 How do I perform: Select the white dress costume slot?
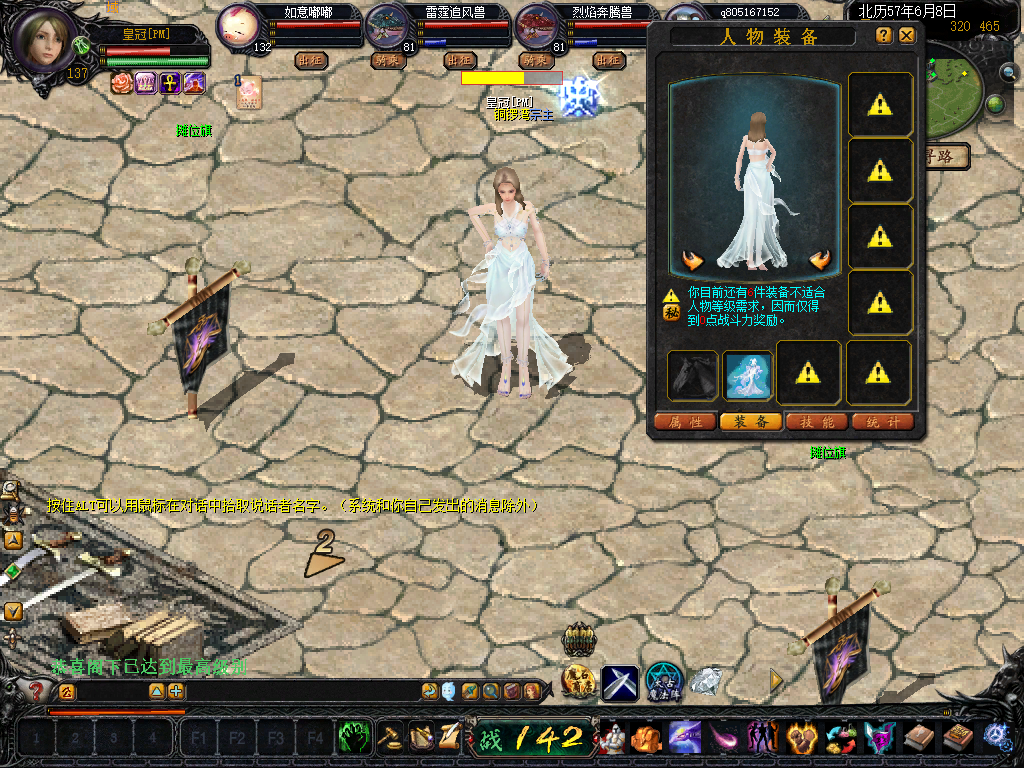(748, 374)
